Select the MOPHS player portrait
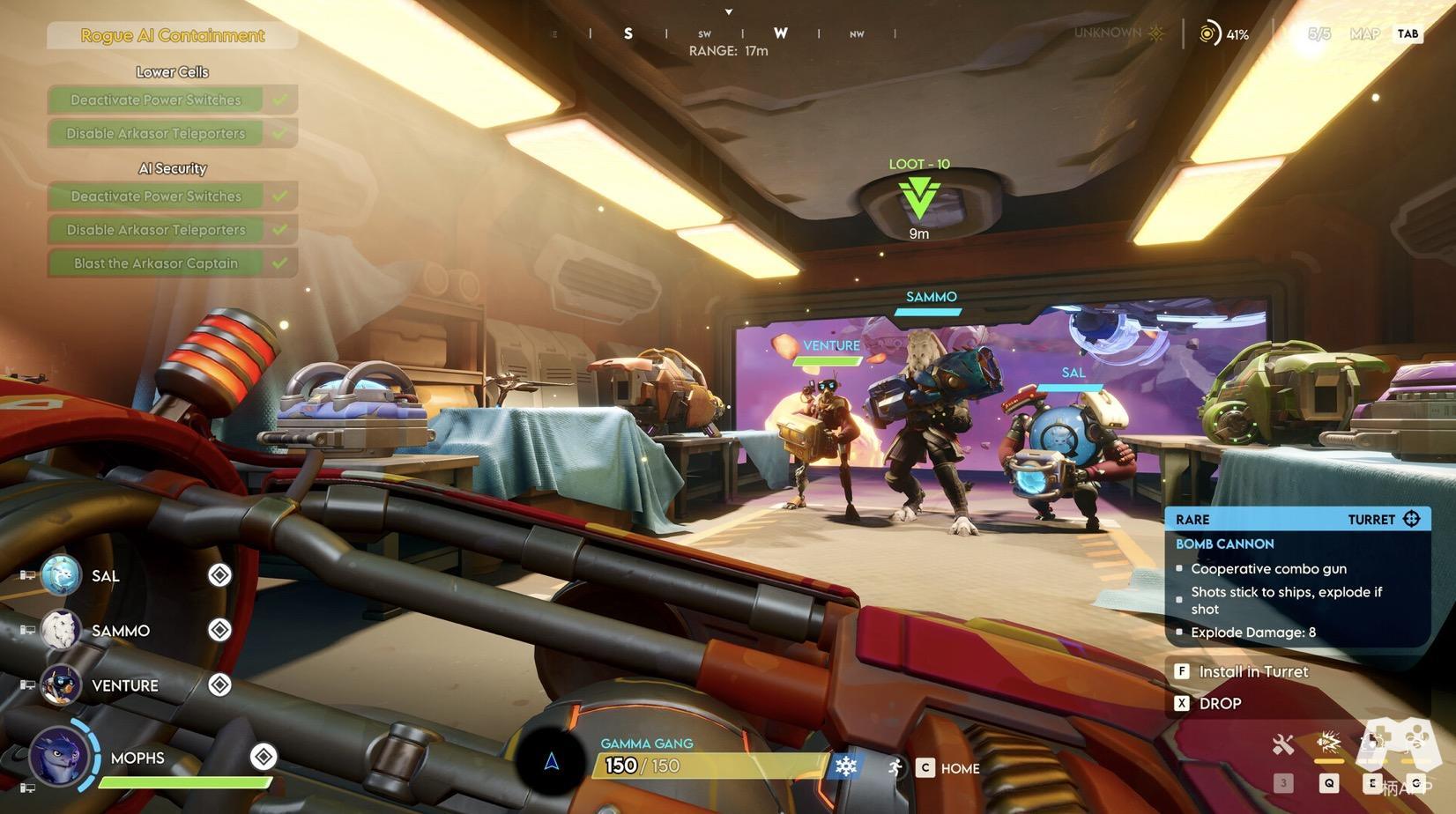The height and width of the screenshot is (814, 1456). 60,757
